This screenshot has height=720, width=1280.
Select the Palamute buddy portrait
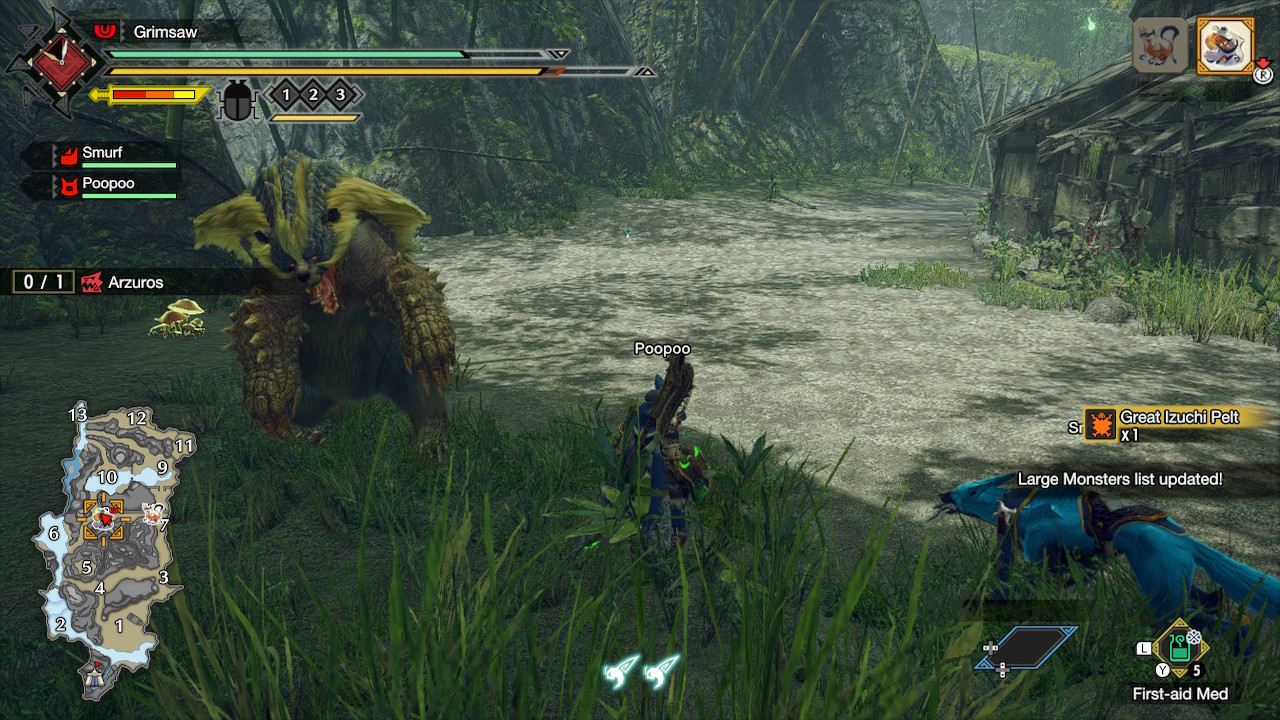point(1161,45)
